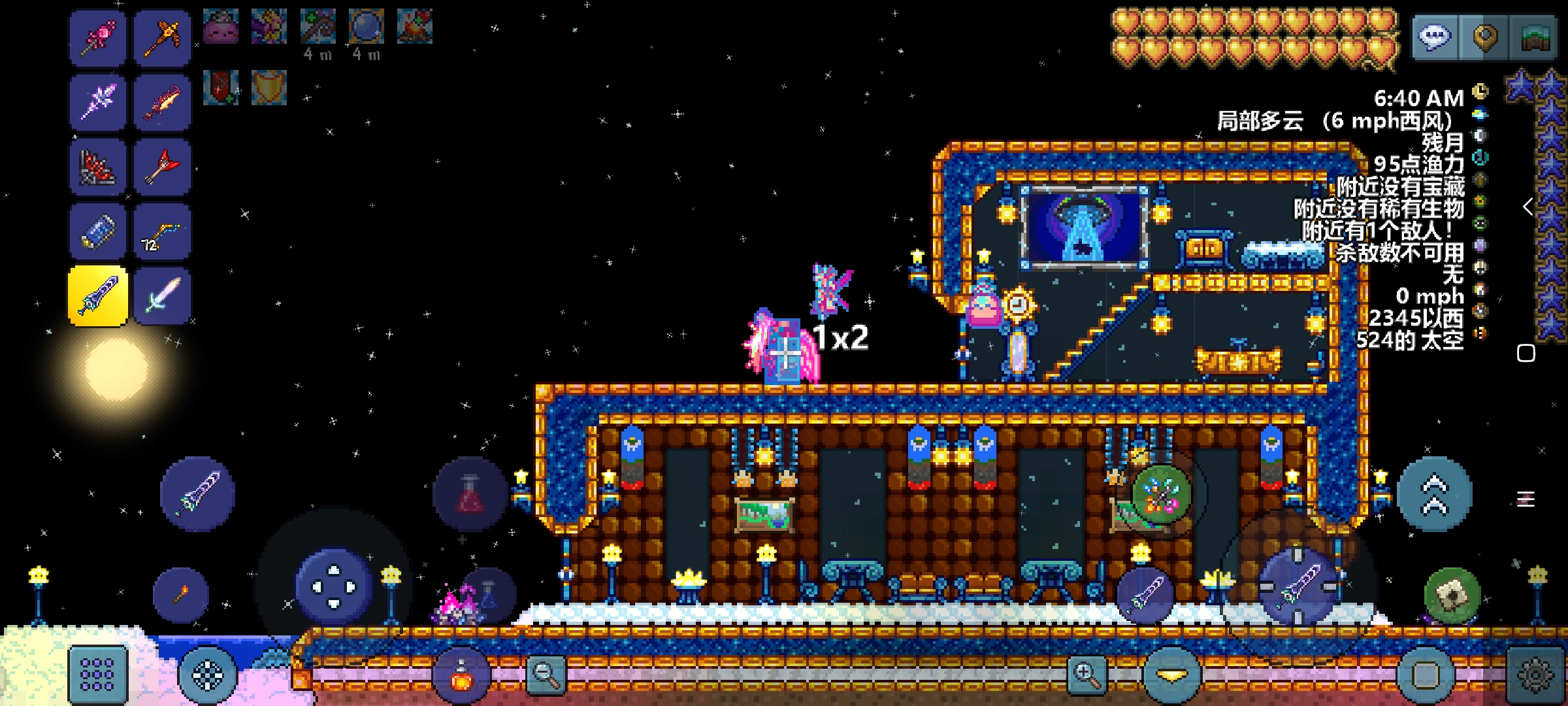Select the golden pickaxe hotbar slot
1568x706 pixels.
[162, 37]
